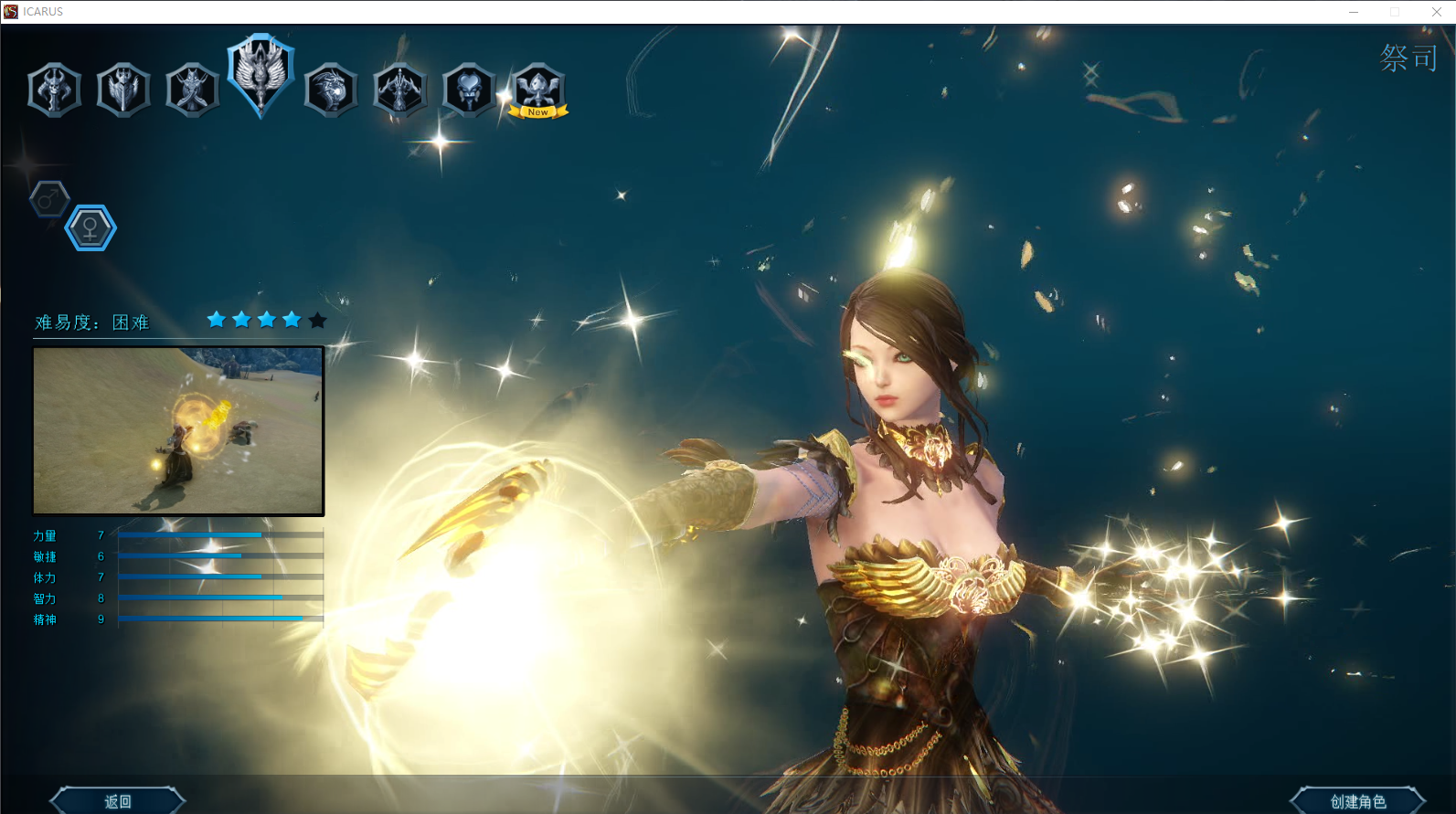
Task: Close the ICARUS window
Action: coord(1436,12)
